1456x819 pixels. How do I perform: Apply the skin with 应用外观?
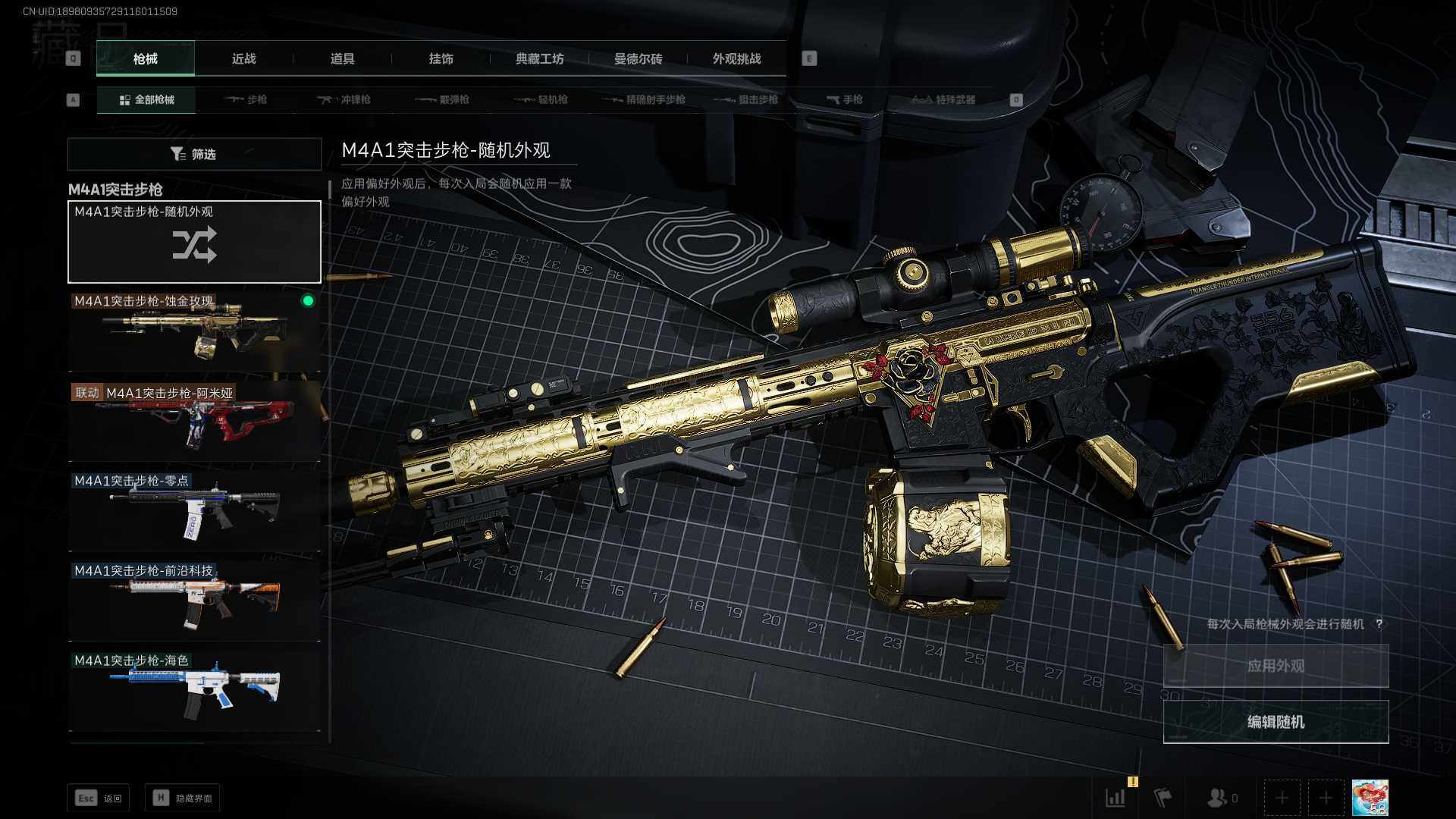coord(1276,666)
